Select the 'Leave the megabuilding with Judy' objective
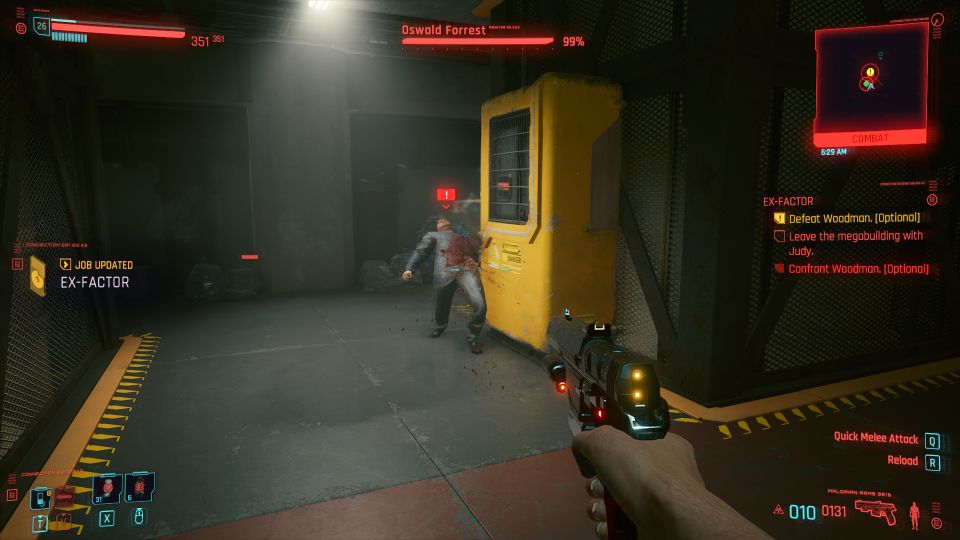960x540 pixels. pos(855,242)
